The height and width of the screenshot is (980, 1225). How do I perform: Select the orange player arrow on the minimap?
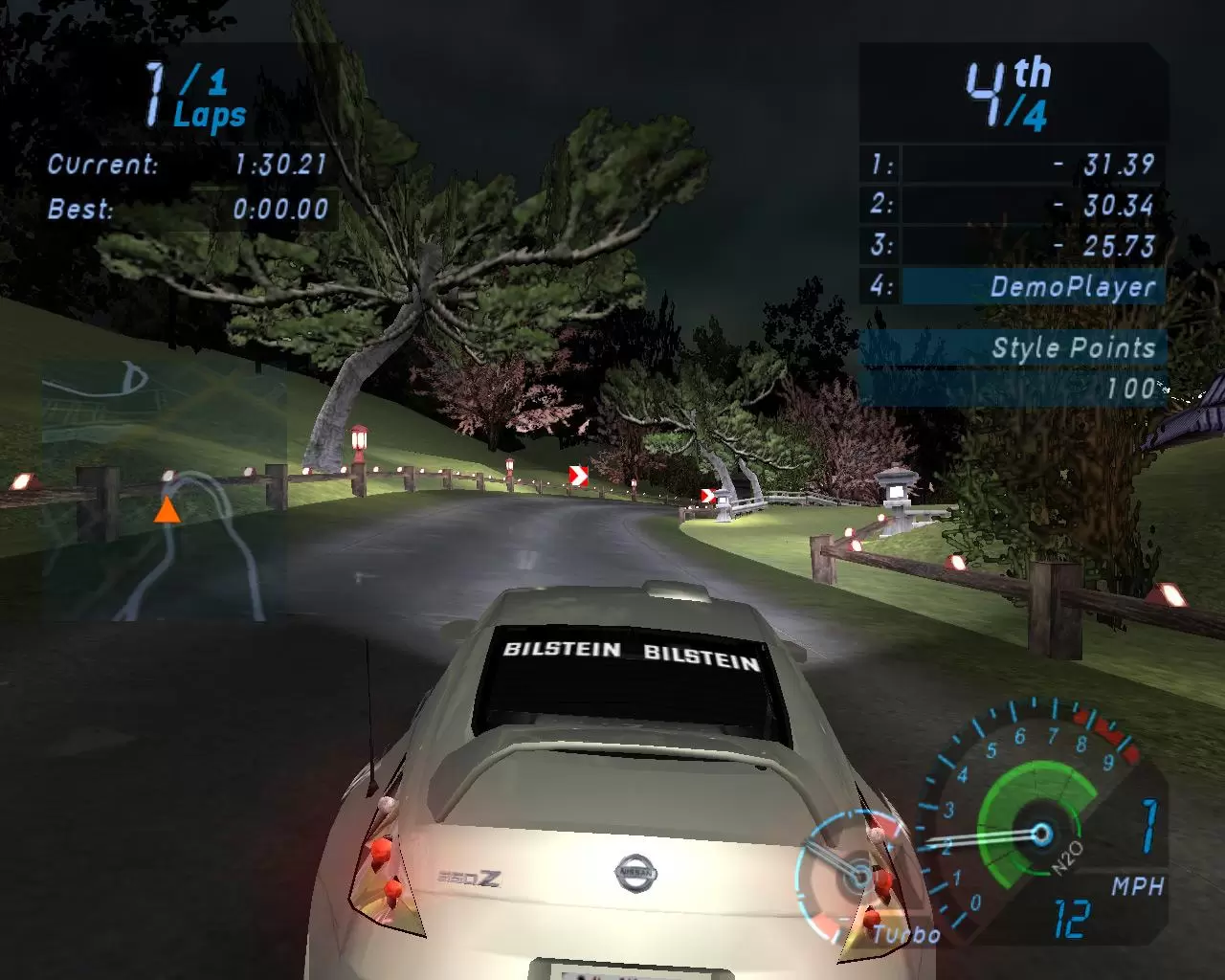pyautogui.click(x=167, y=510)
